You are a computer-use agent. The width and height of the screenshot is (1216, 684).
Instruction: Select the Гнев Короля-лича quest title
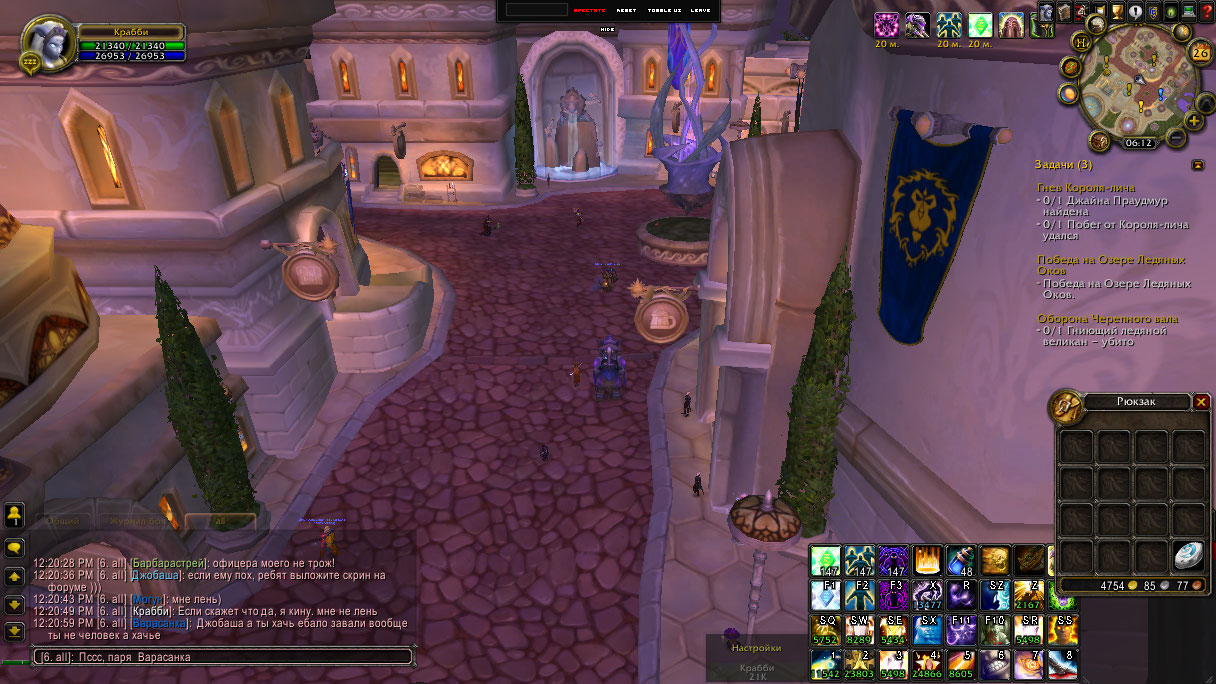[x=1086, y=188]
